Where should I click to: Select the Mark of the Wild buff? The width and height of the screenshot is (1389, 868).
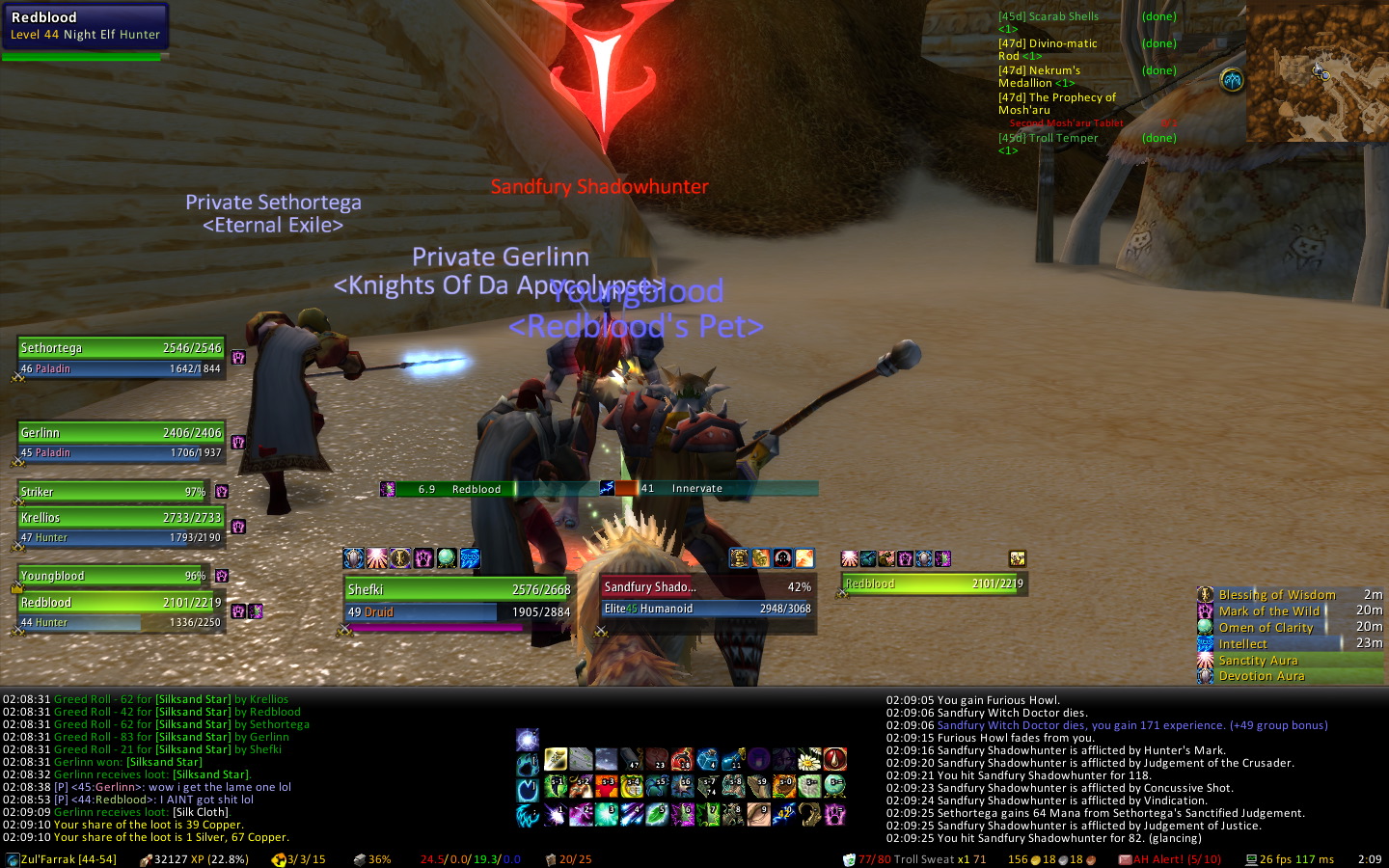click(x=1268, y=610)
